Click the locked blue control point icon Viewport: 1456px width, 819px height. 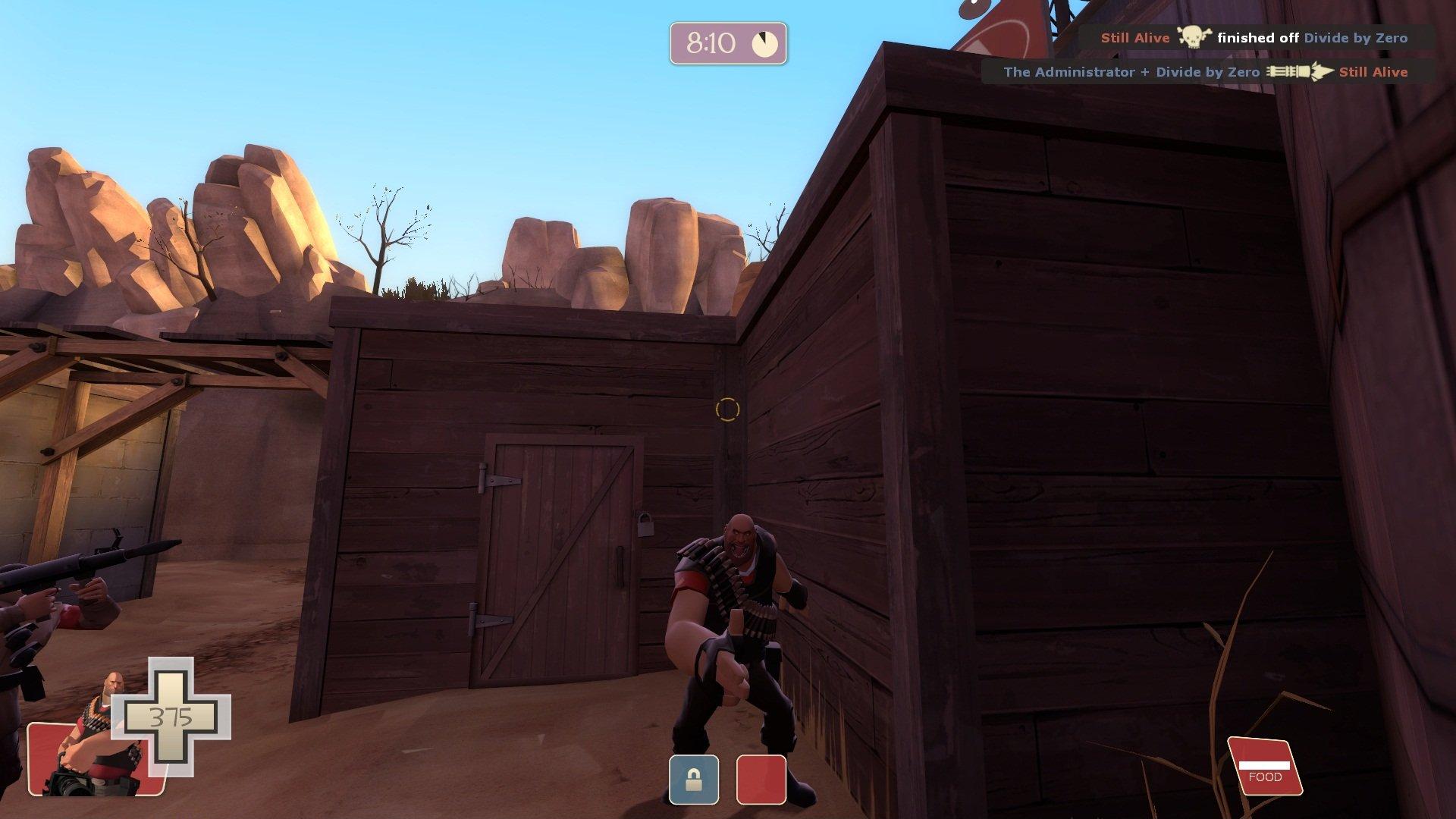click(693, 779)
